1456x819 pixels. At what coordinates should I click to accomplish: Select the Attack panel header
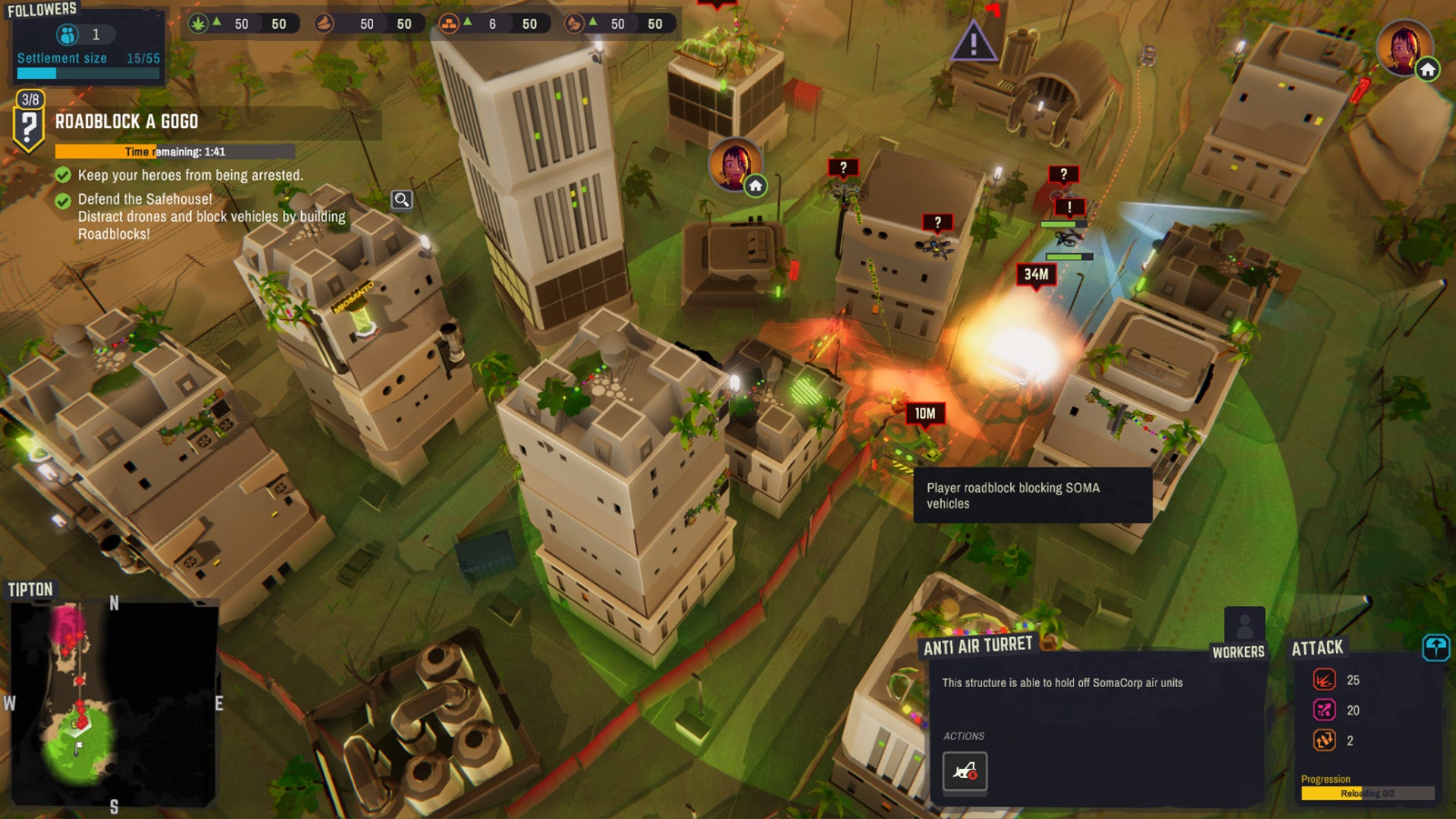click(1317, 647)
